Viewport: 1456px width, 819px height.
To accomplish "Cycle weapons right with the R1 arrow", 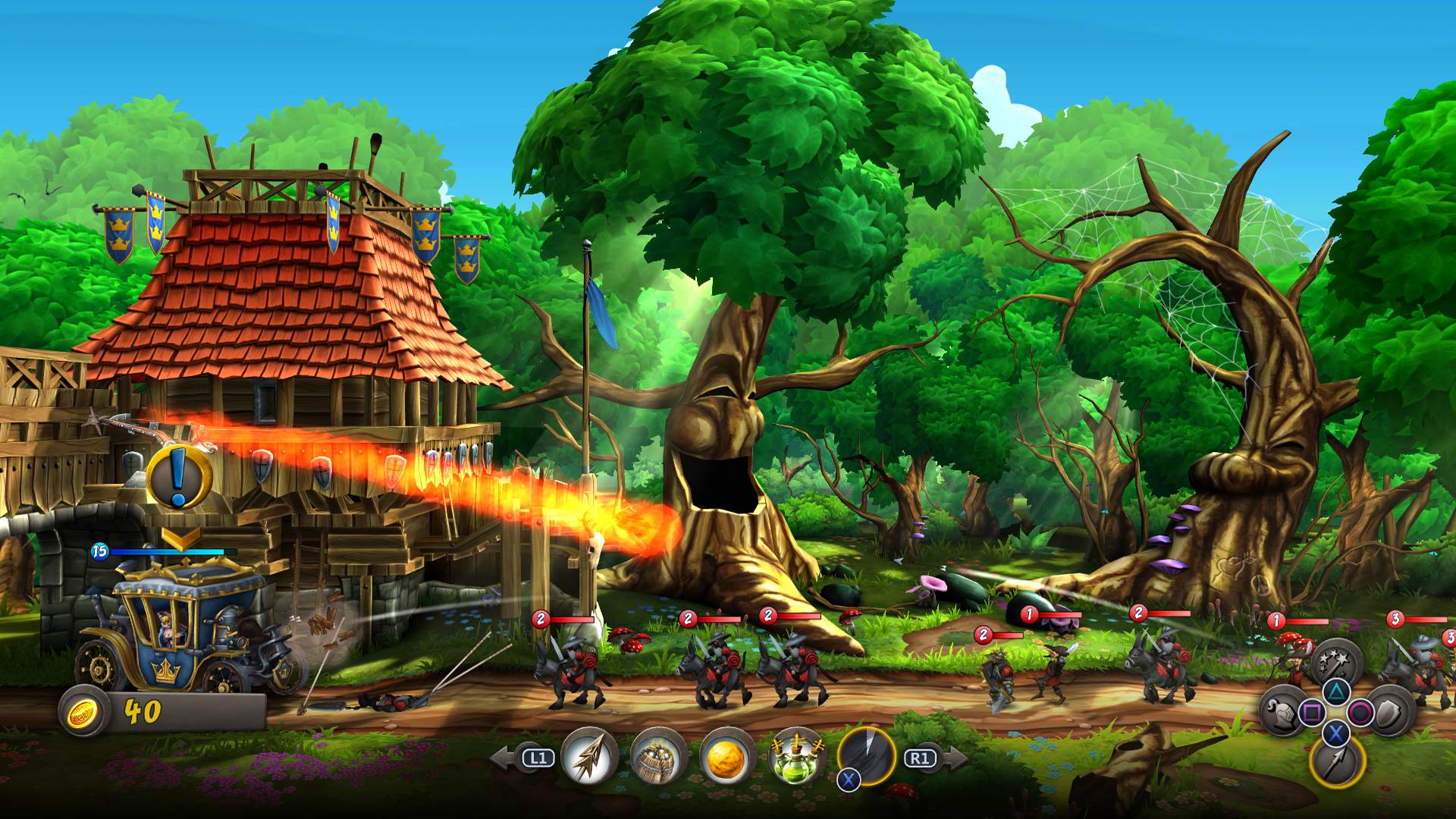I will 956,757.
